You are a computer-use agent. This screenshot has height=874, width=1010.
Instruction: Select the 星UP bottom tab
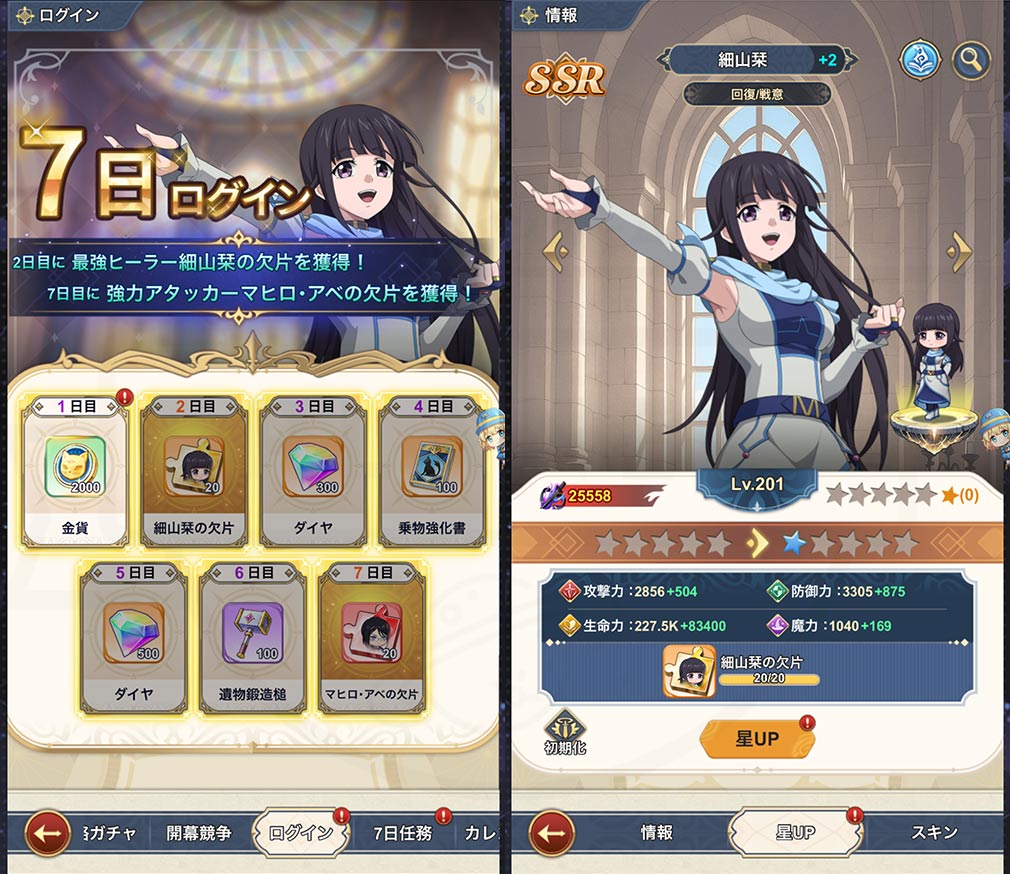796,832
